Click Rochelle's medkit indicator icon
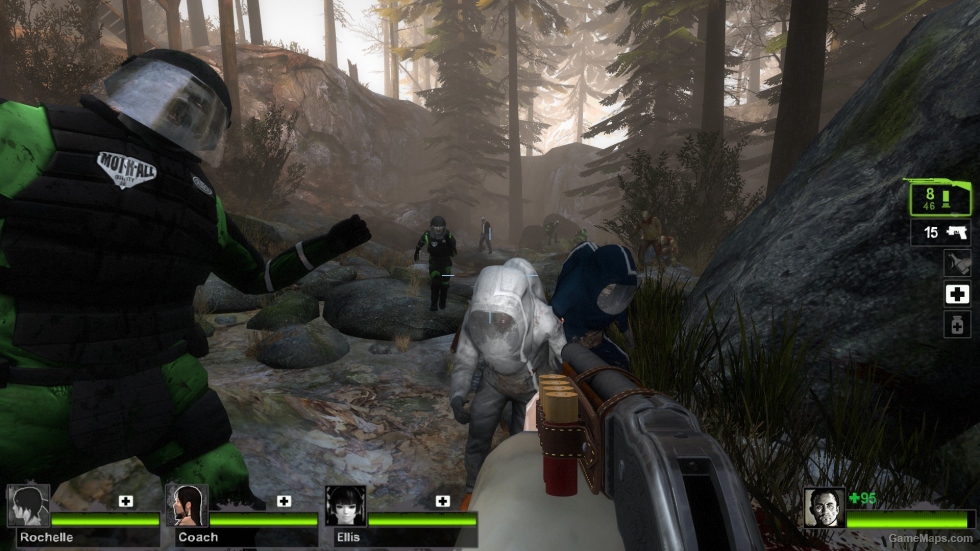This screenshot has height=551, width=980. pyautogui.click(x=126, y=501)
